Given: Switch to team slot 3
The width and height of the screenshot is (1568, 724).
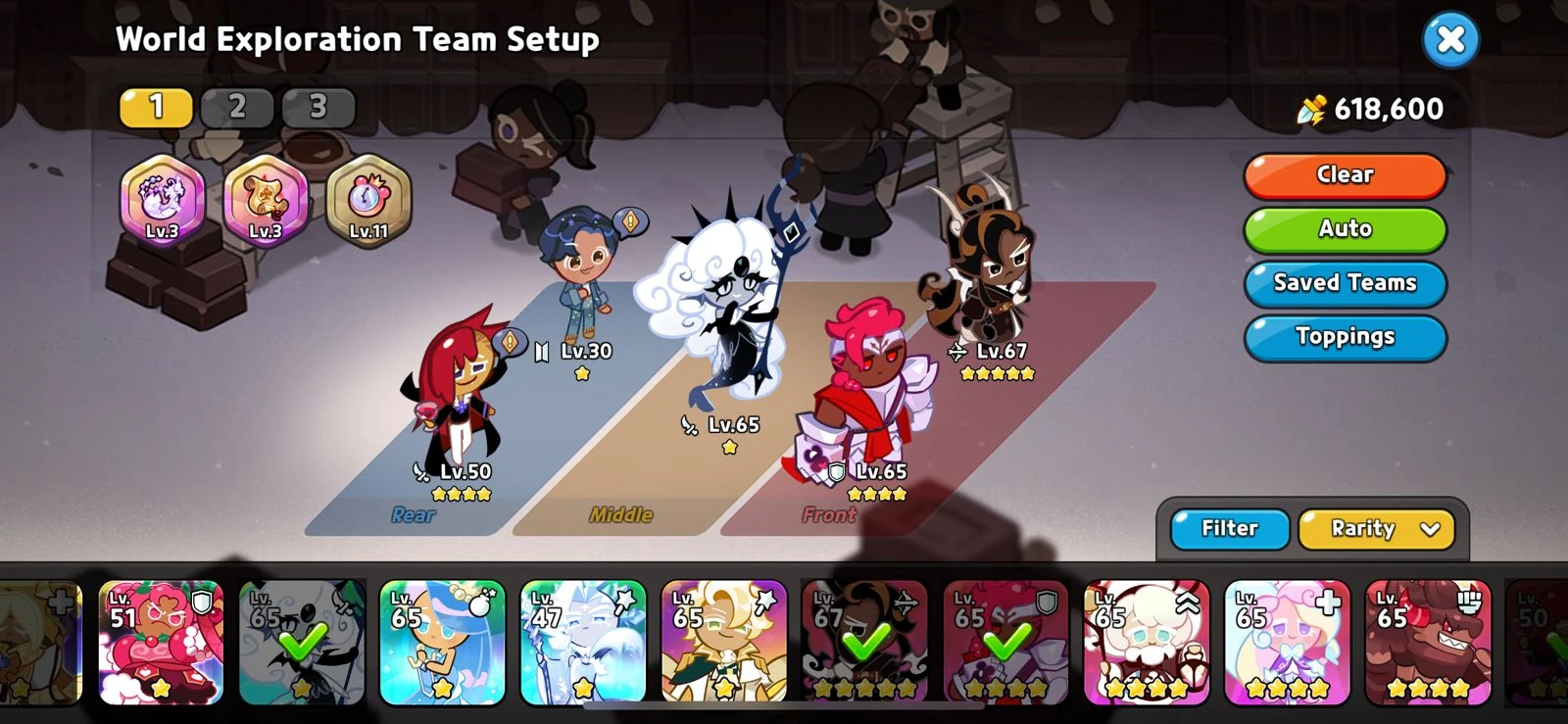Looking at the screenshot, I should coord(317,107).
